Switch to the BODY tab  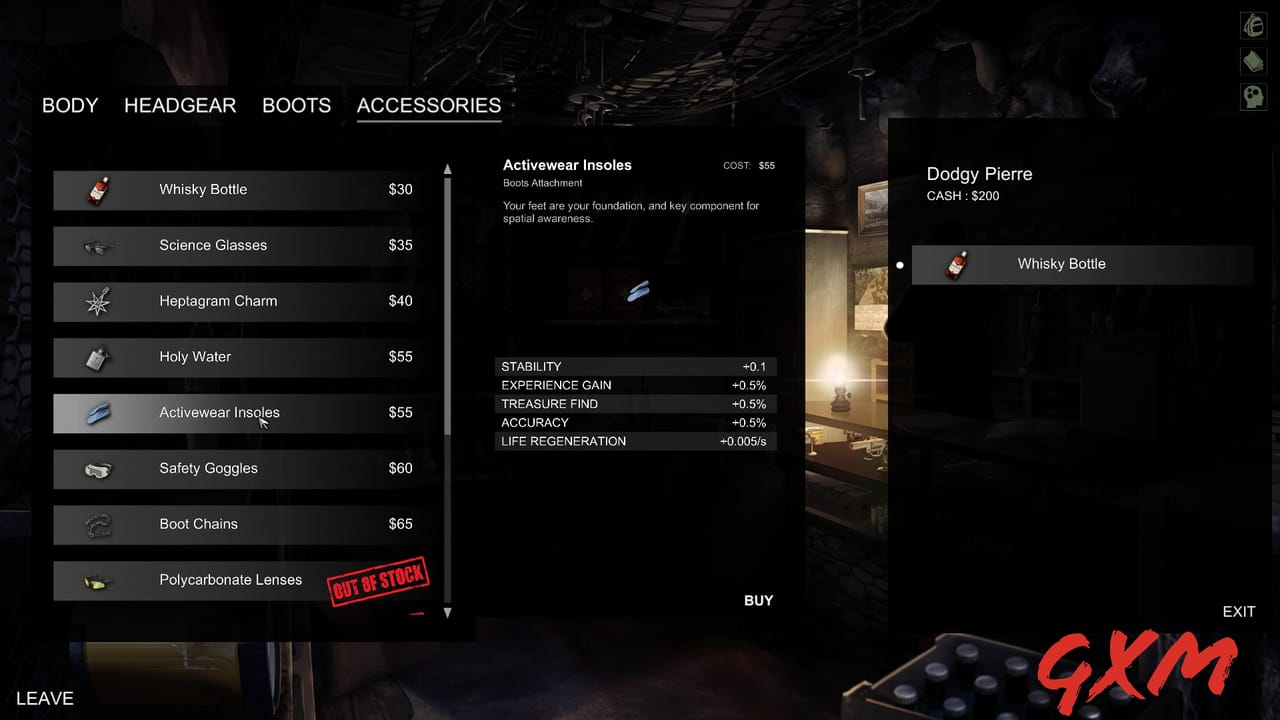coord(69,105)
